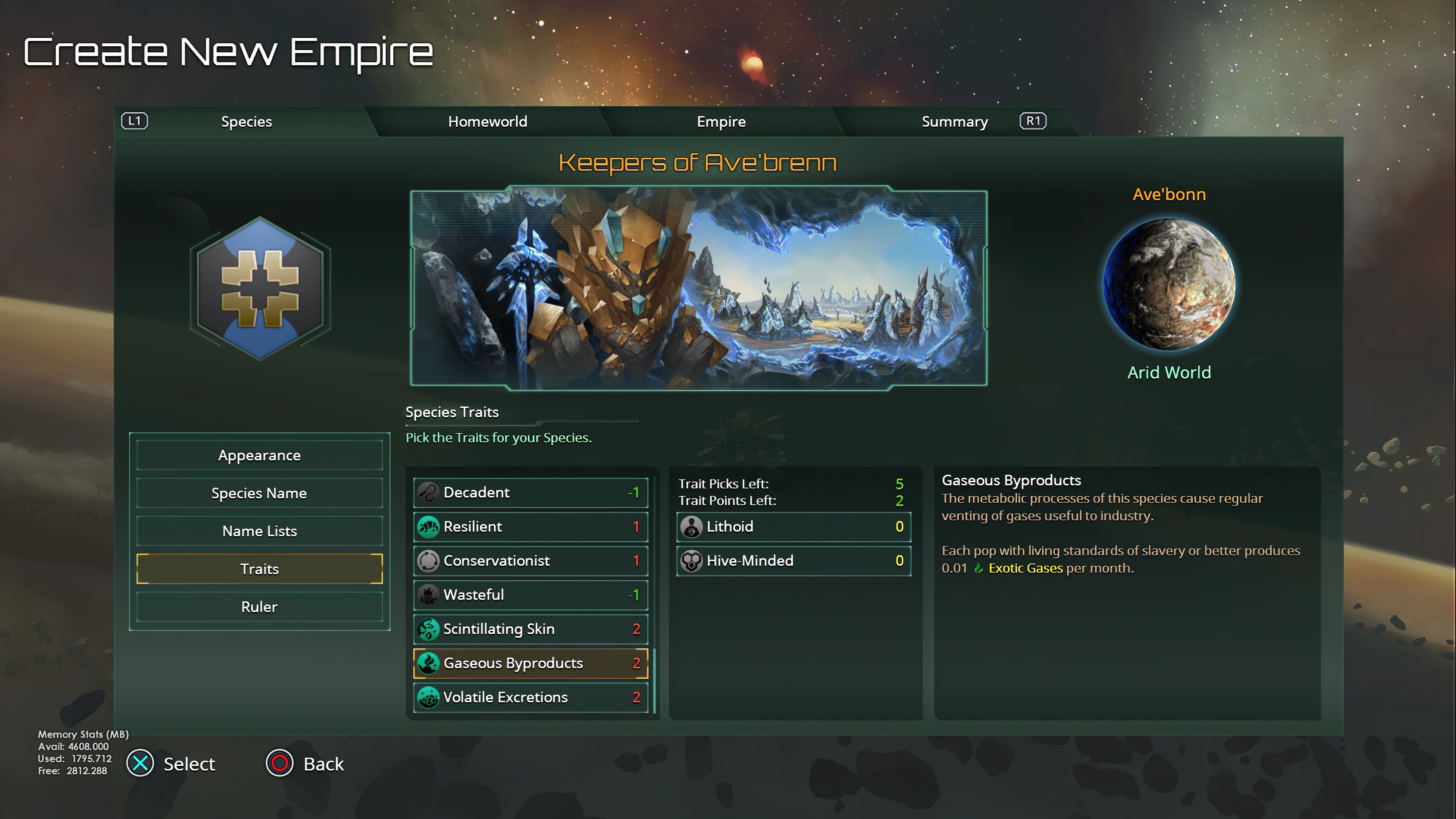
Task: Select the Gaseous Byproducts trait
Action: pos(530,663)
